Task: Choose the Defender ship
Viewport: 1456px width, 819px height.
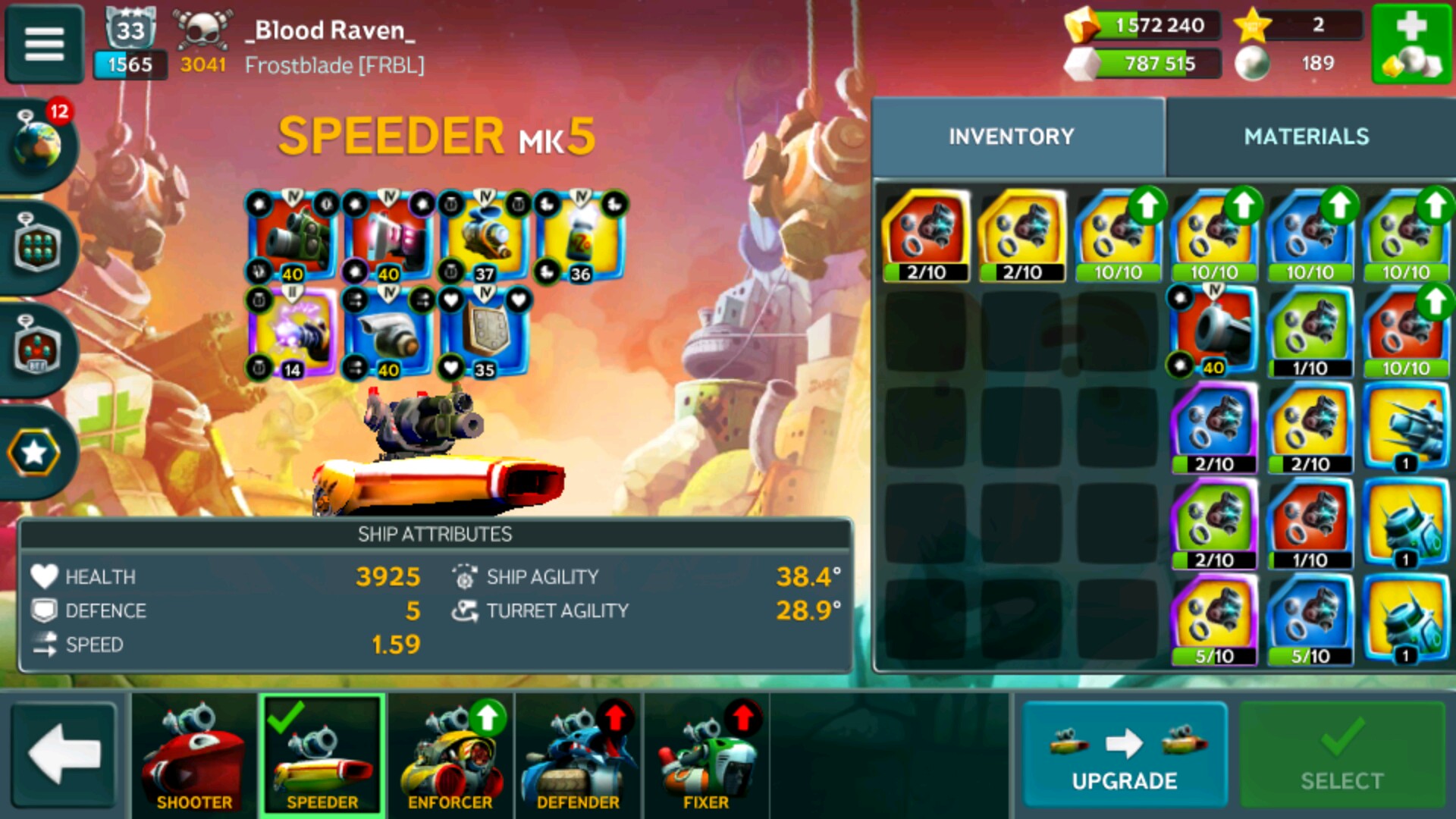Action: pyautogui.click(x=578, y=755)
